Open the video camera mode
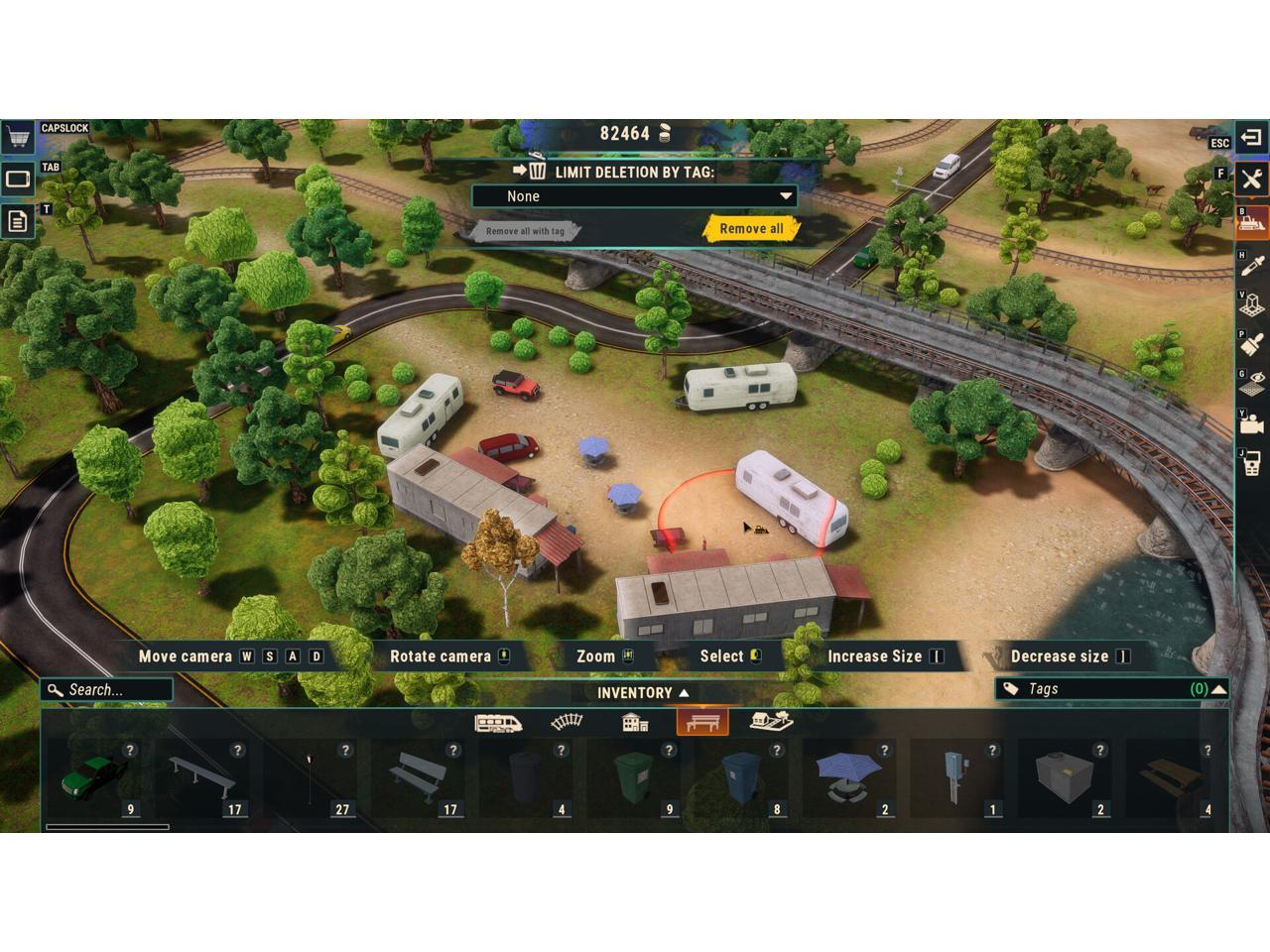This screenshot has height=952, width=1270. 1251,424
